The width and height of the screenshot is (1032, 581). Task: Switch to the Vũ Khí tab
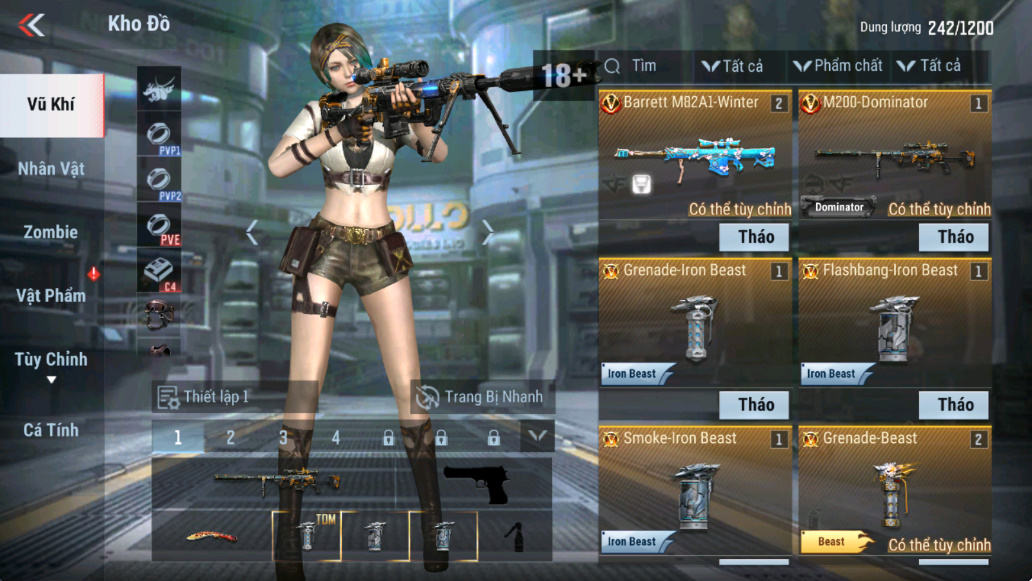tap(51, 105)
